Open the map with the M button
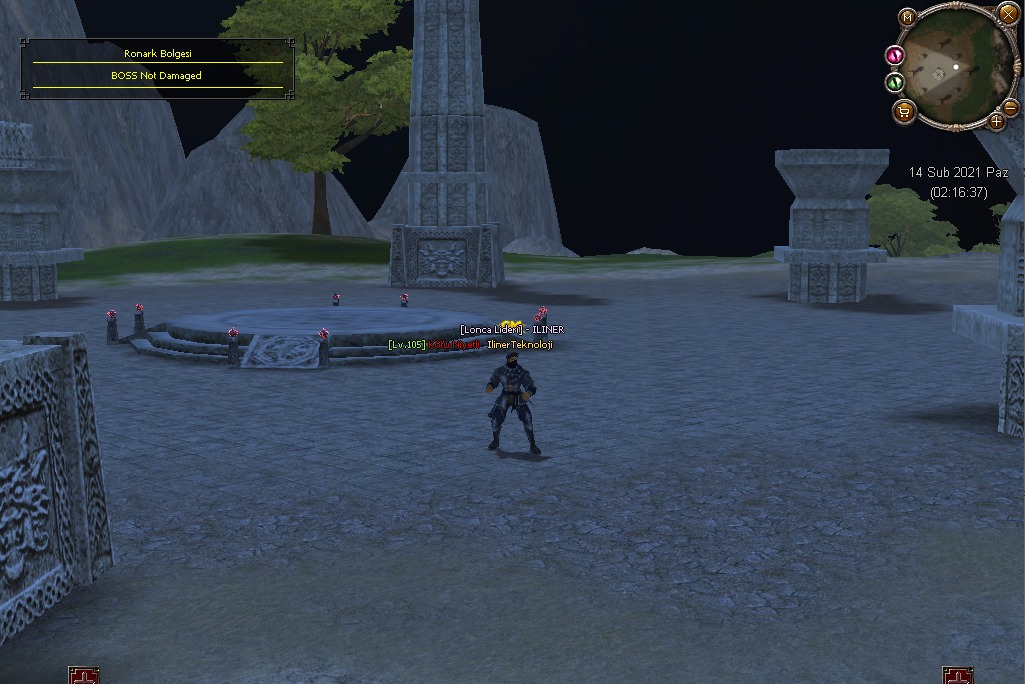Image resolution: width=1025 pixels, height=684 pixels. click(907, 17)
